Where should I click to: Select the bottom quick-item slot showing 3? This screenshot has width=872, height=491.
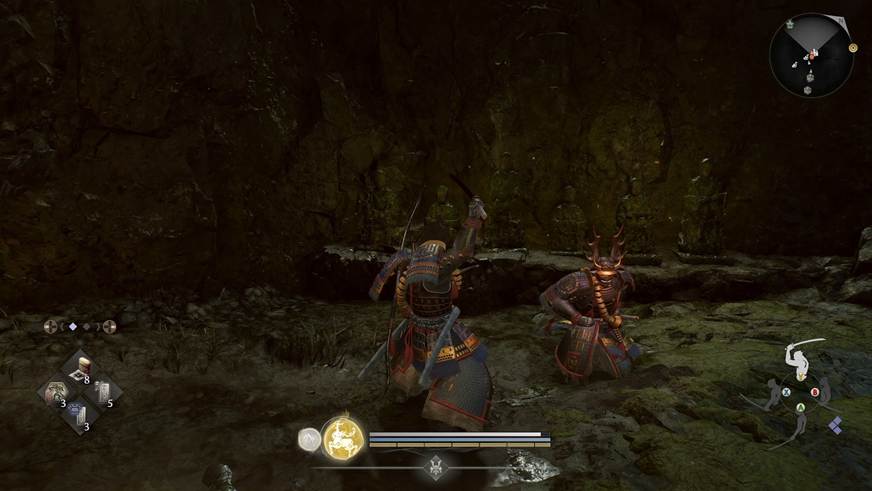pyautogui.click(x=79, y=414)
